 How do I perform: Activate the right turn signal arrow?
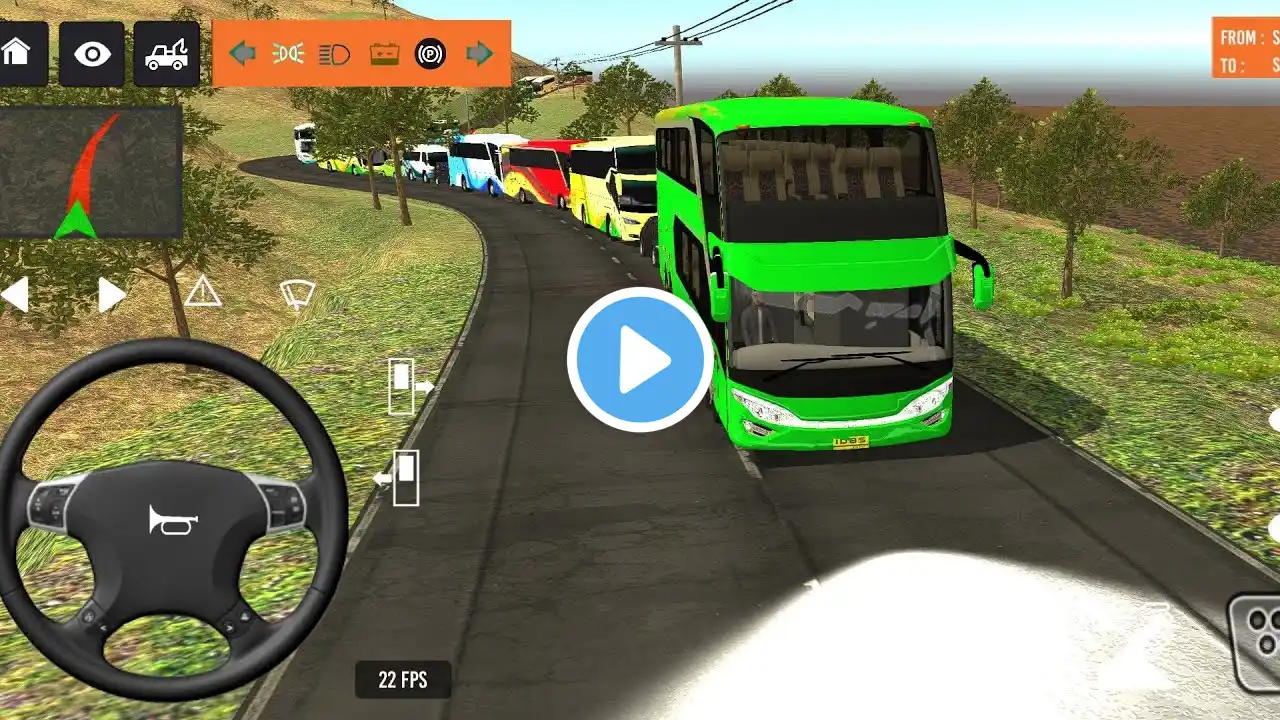[x=480, y=53]
